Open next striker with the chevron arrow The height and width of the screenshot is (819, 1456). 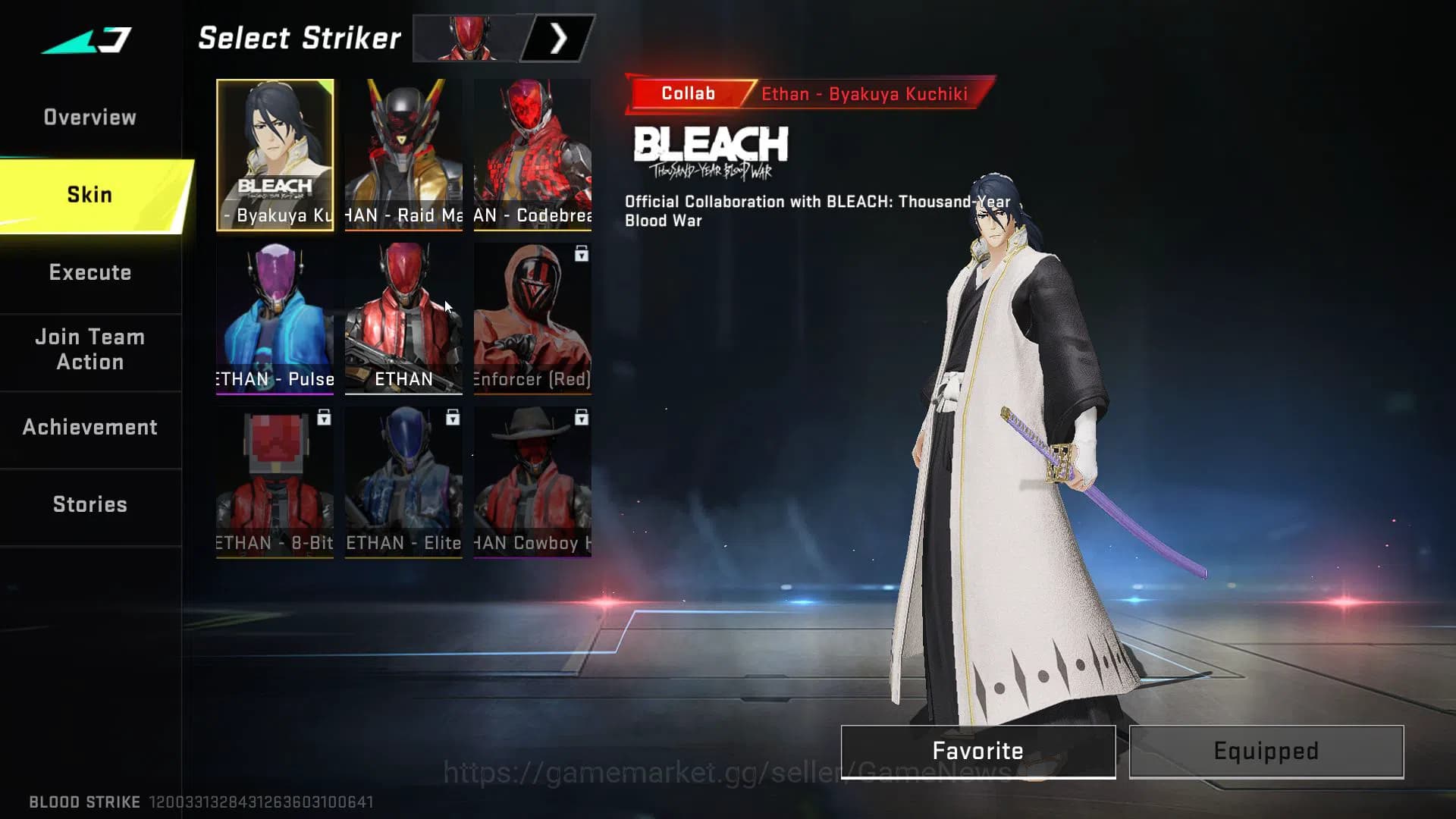pos(557,36)
